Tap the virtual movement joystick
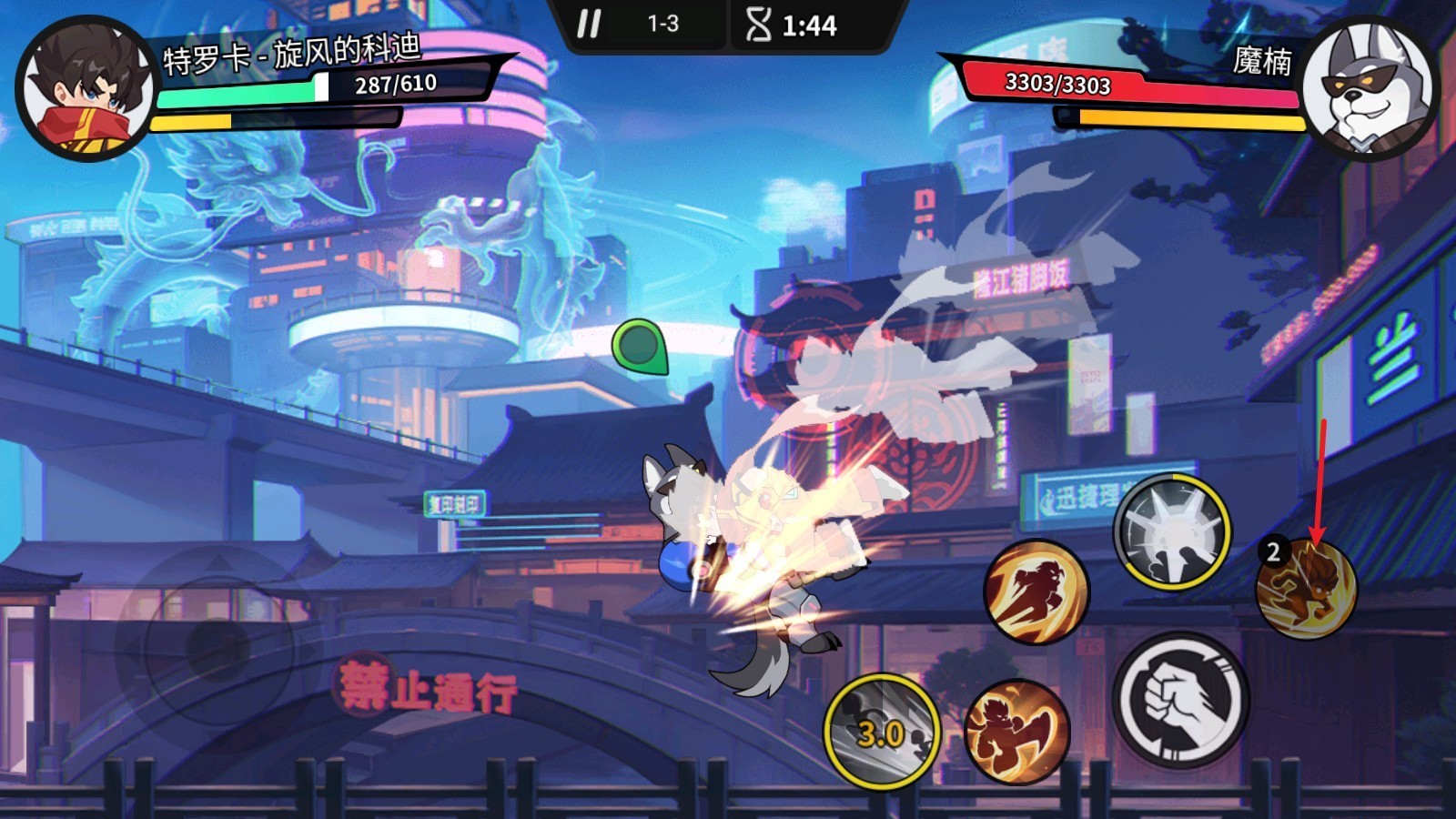Screen dimensions: 1456x819 [217, 648]
